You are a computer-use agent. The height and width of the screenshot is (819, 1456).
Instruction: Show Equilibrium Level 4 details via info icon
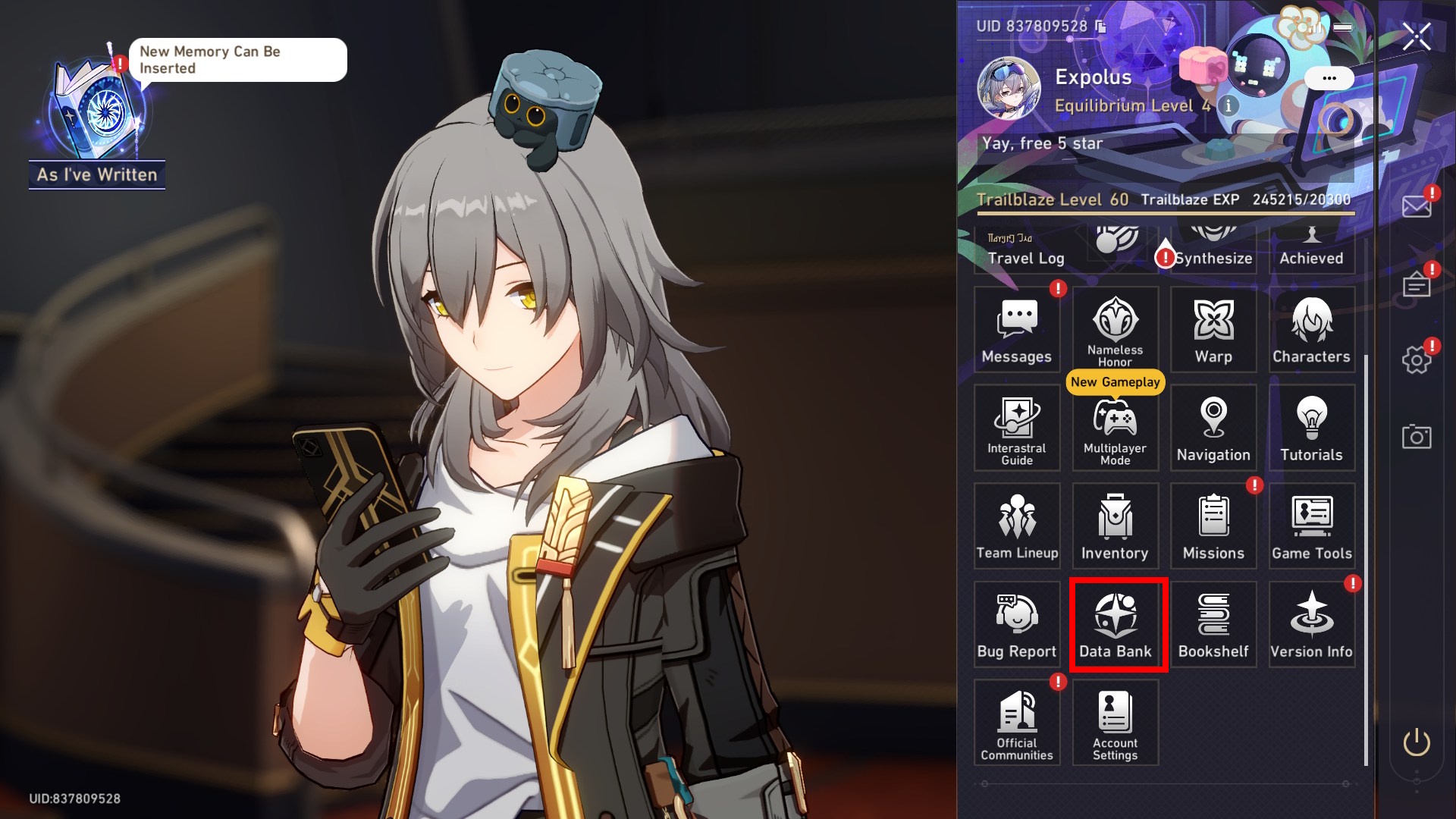(x=1228, y=106)
